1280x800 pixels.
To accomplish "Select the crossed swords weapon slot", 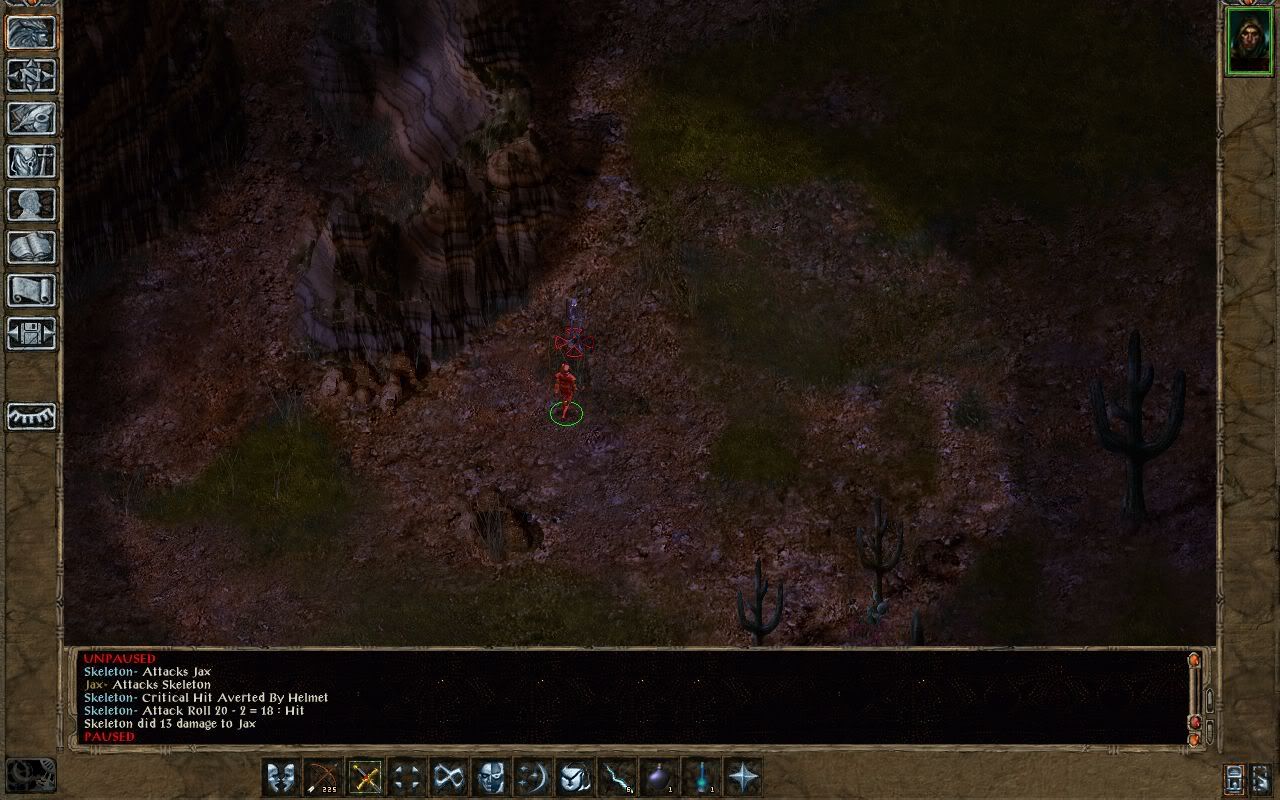I will (x=365, y=777).
